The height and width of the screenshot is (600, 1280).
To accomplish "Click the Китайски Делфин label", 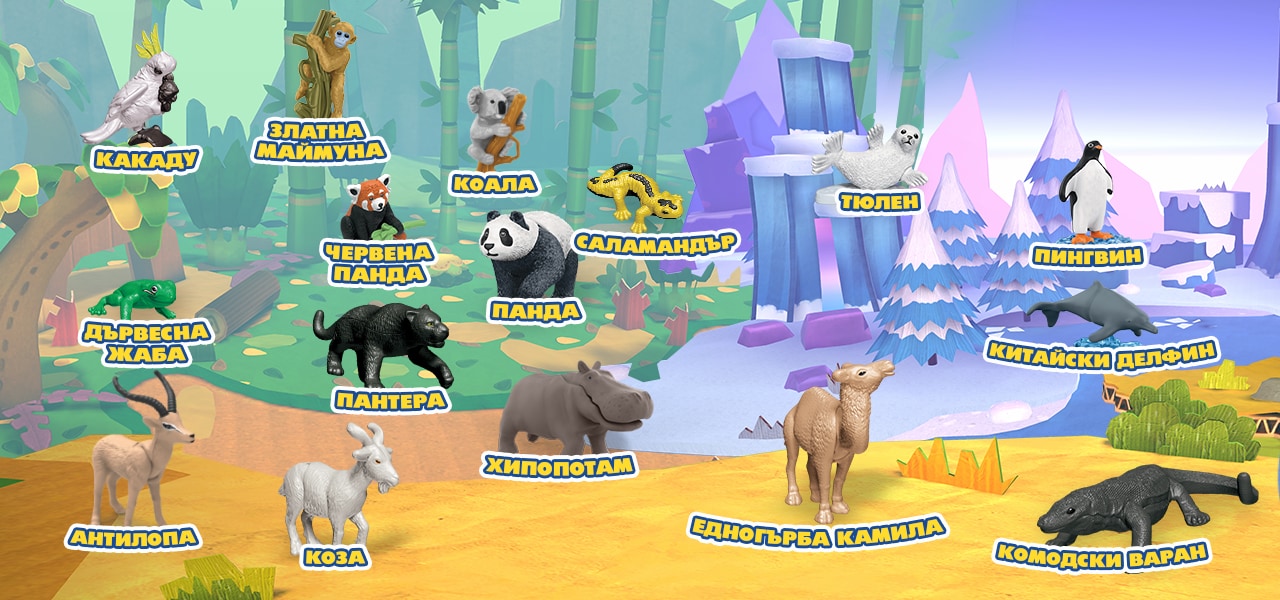I will pyautogui.click(x=1102, y=351).
